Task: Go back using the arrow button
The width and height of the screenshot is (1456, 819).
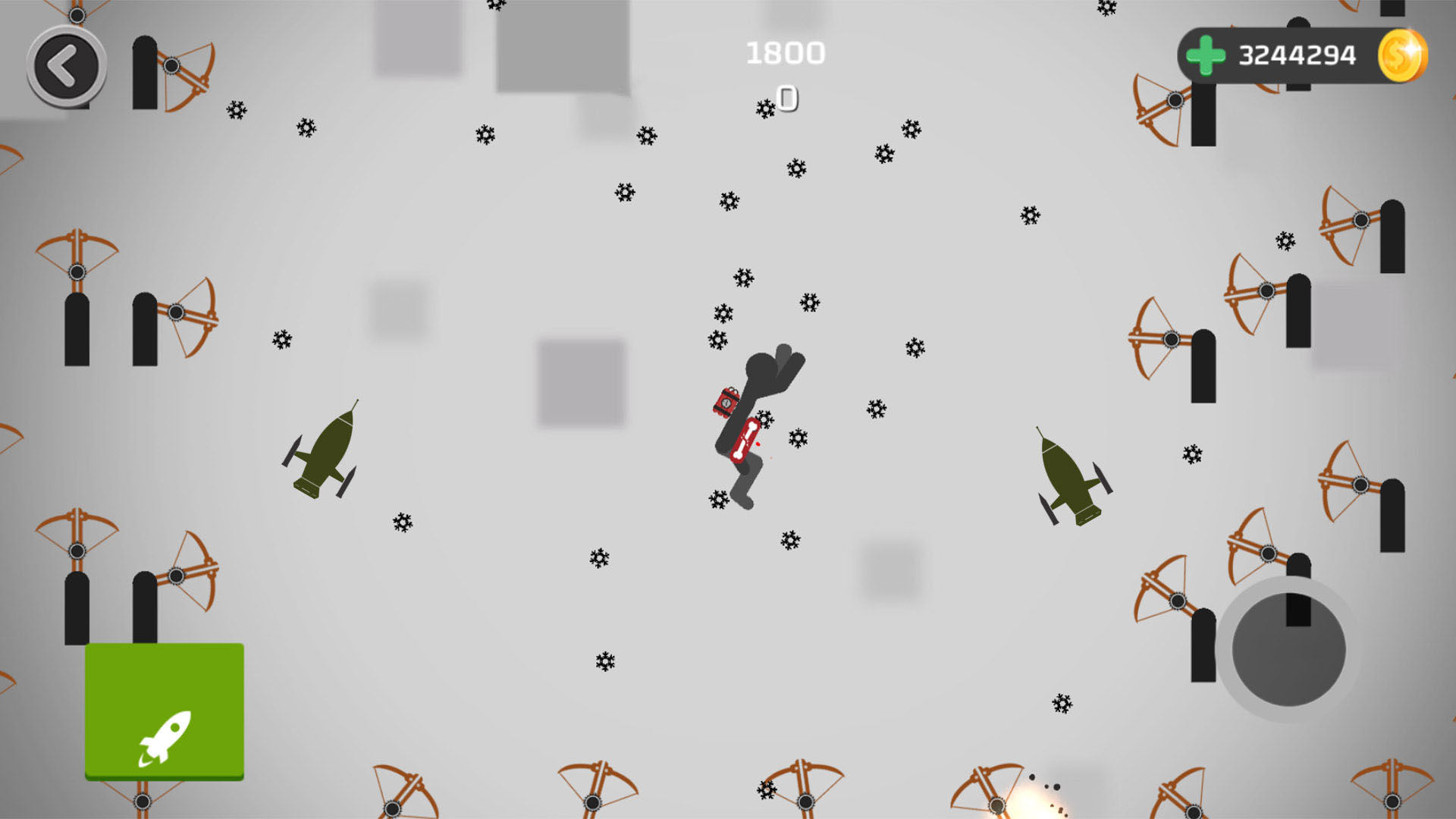Action: tap(66, 67)
